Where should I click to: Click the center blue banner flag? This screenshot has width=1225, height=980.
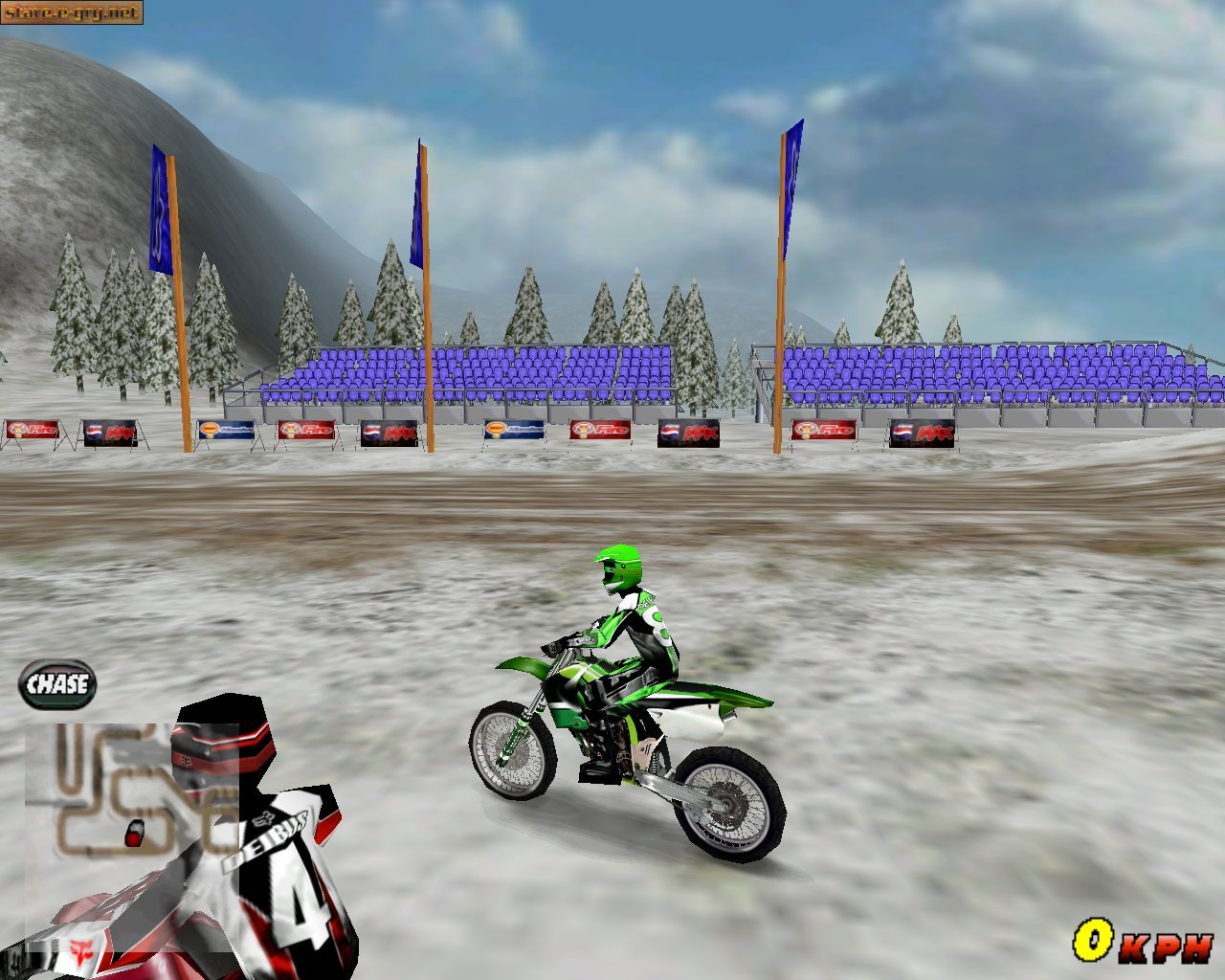[x=417, y=211]
